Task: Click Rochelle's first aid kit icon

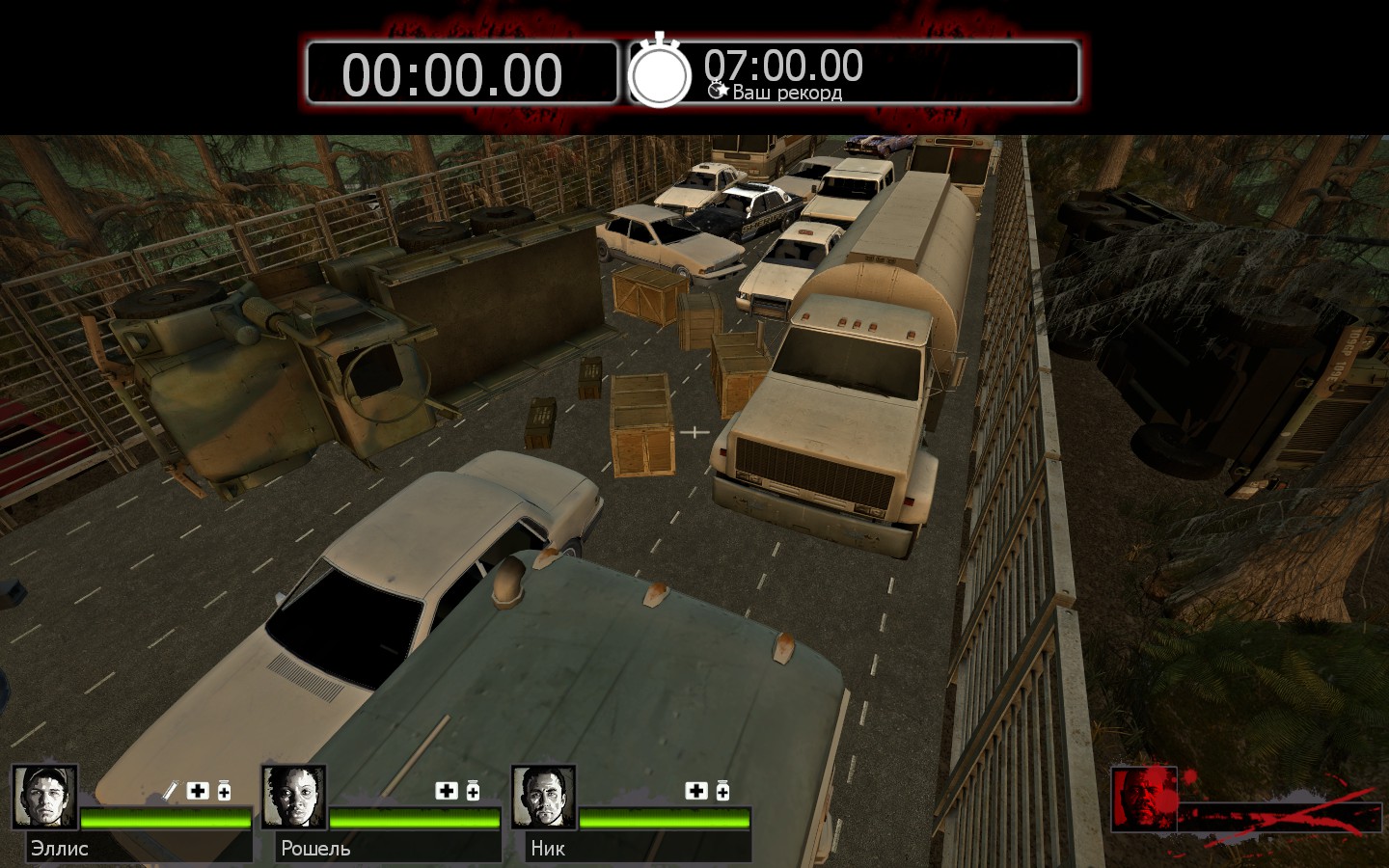Action: click(447, 791)
